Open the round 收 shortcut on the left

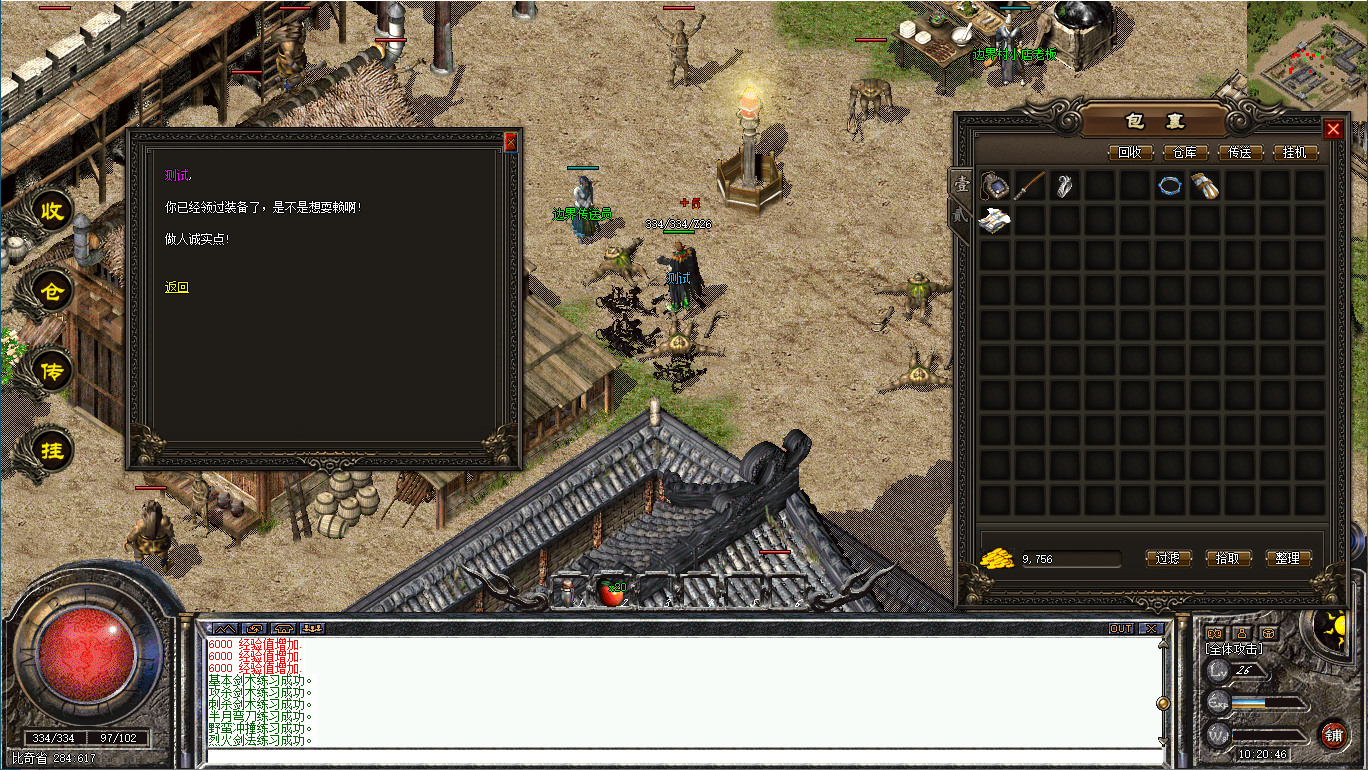click(52, 211)
